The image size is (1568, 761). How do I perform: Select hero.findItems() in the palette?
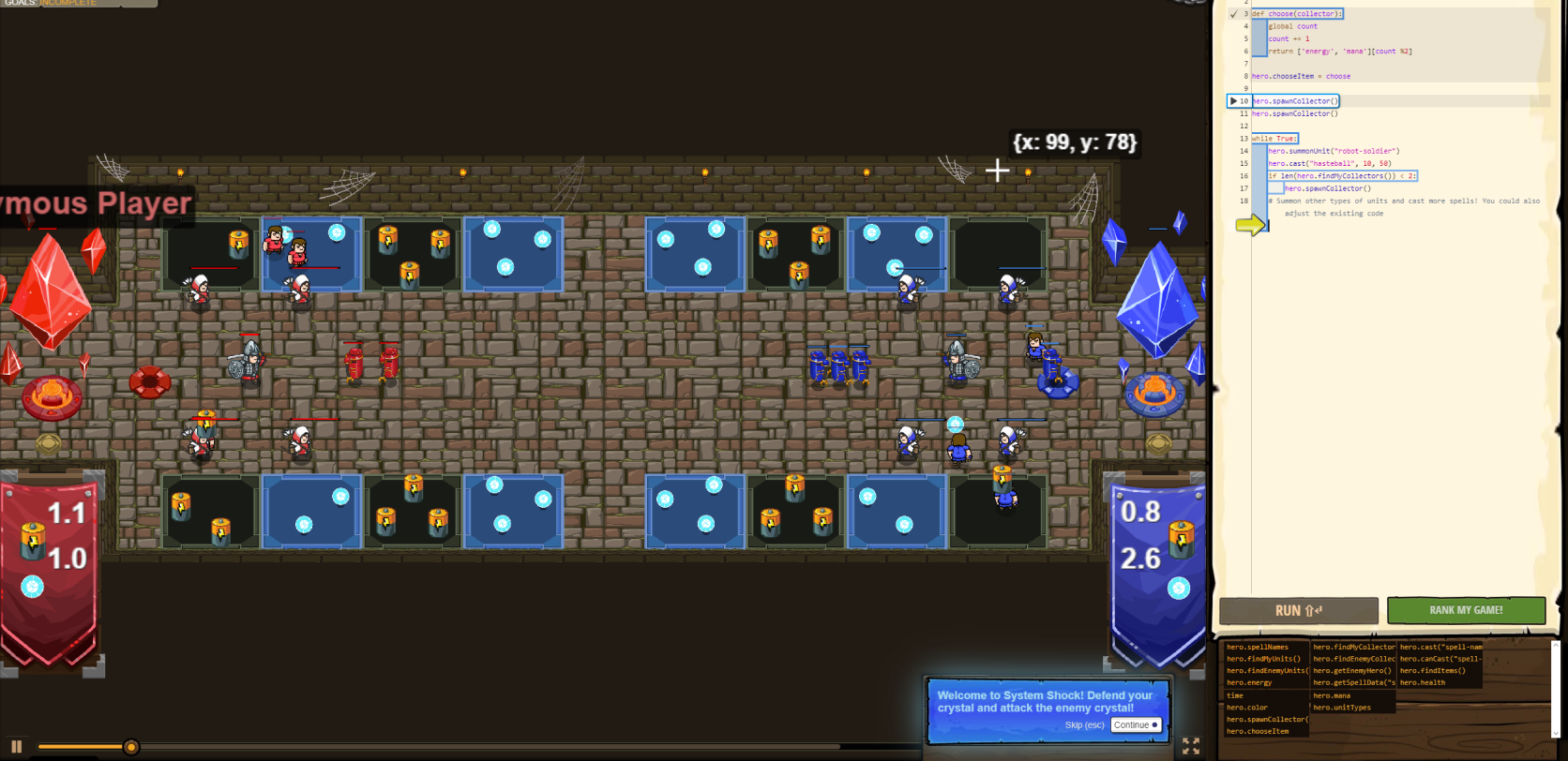point(1432,671)
